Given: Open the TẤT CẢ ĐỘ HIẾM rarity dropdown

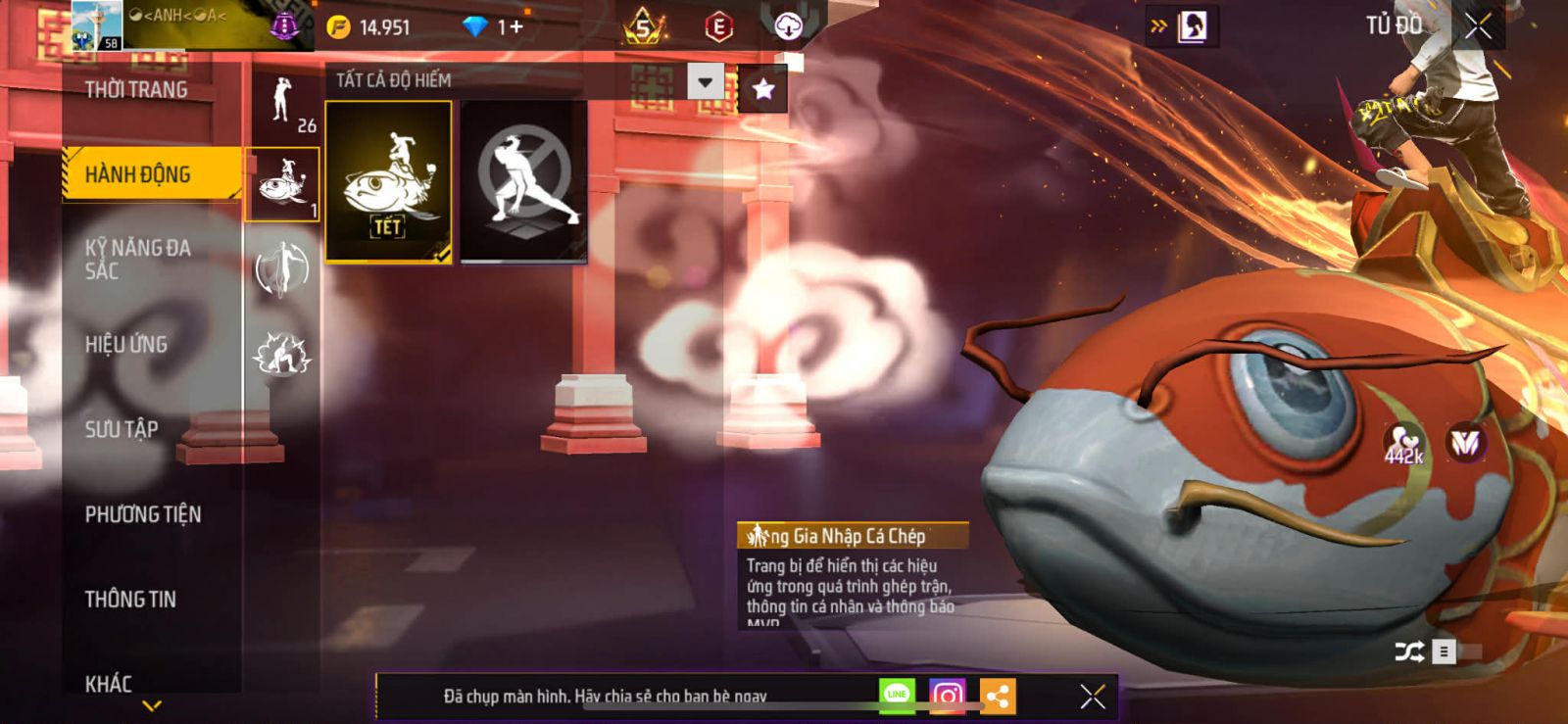Looking at the screenshot, I should tap(706, 81).
